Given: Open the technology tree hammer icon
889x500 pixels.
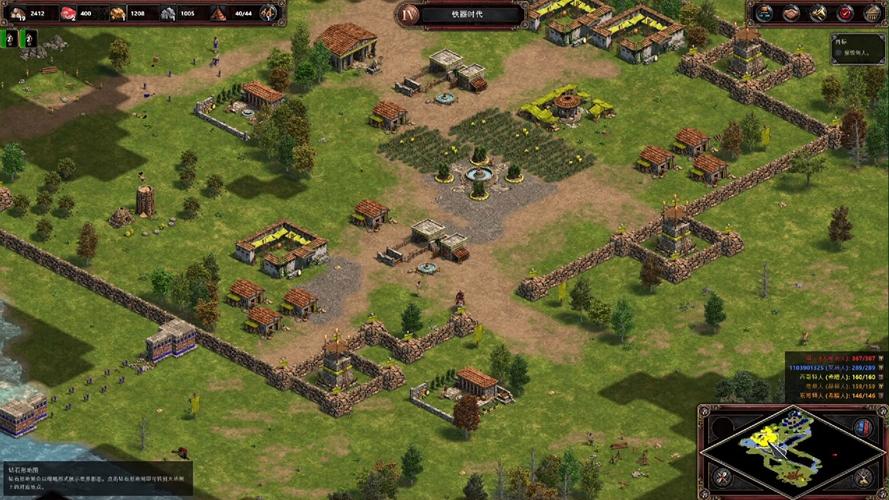Looking at the screenshot, I should coord(818,13).
